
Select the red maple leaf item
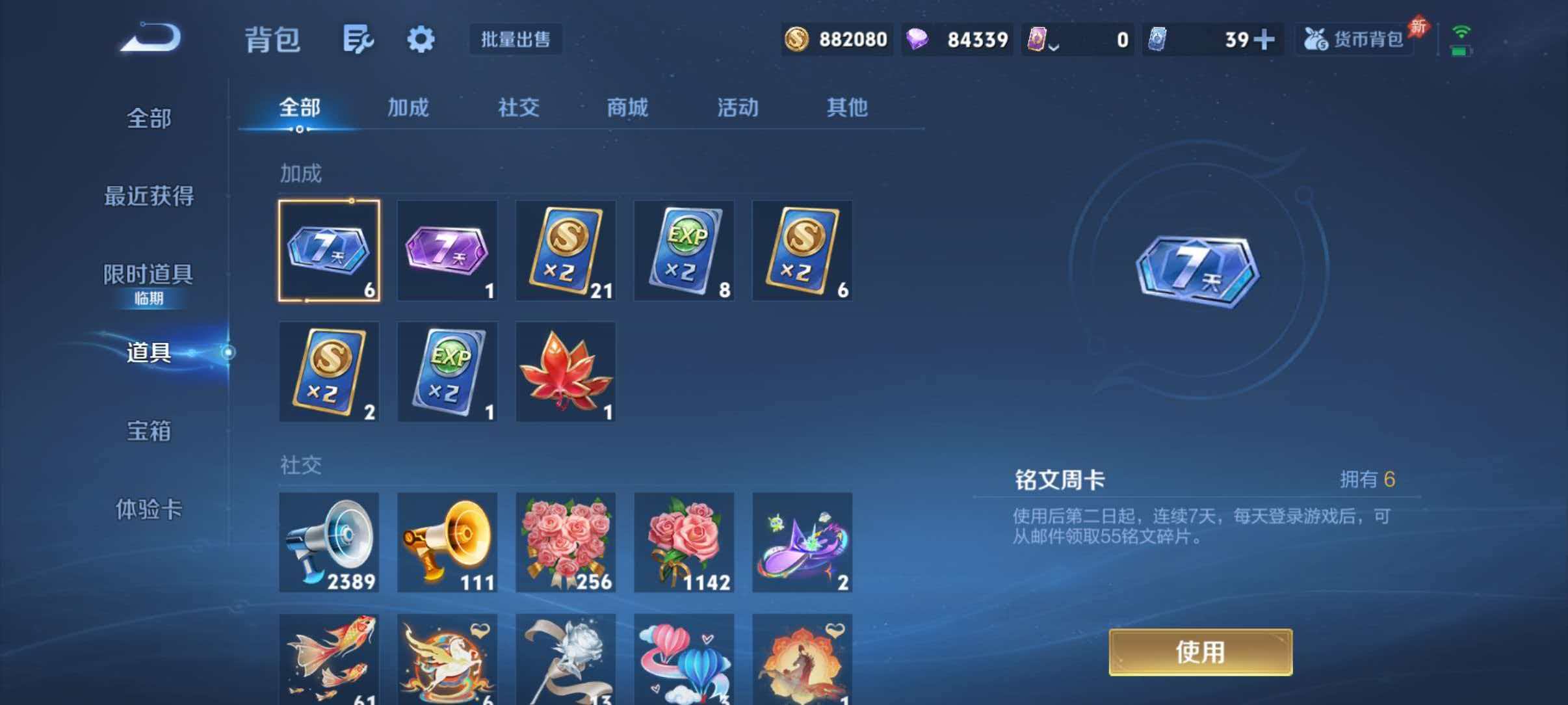tap(564, 372)
